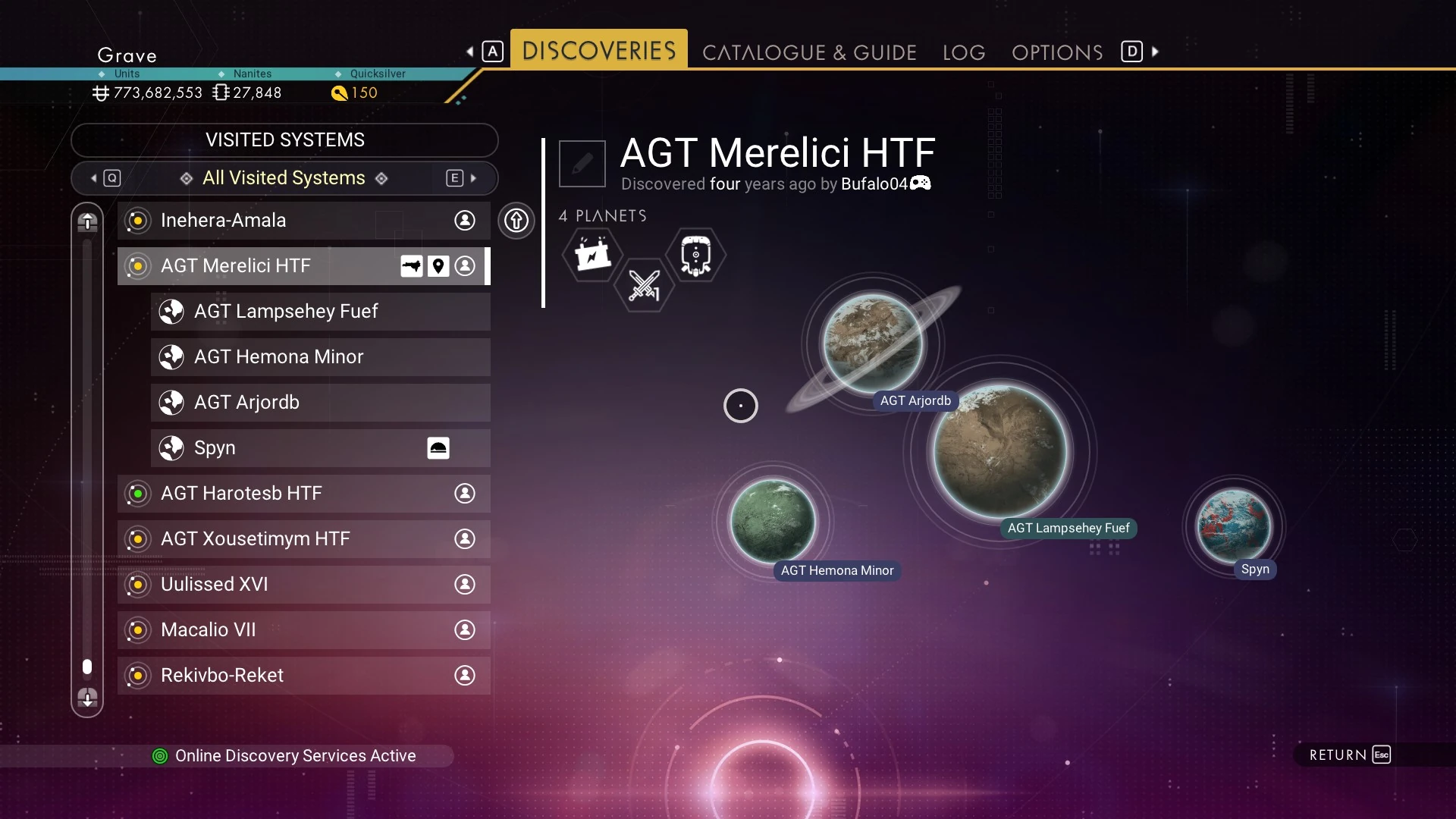The height and width of the screenshot is (819, 1456).
Task: Open the Log tab
Action: coord(964,52)
